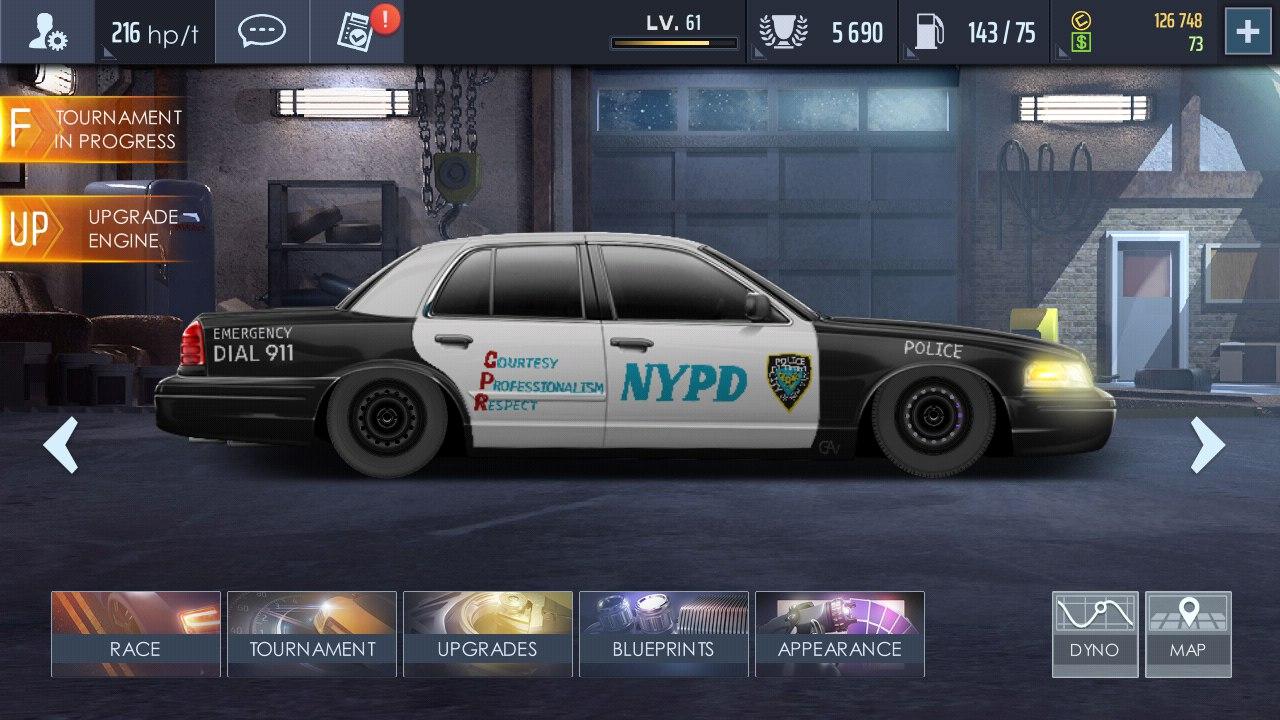Viewport: 1280px width, 720px height.
Task: Open the Dyno chart tool
Action: (x=1094, y=632)
